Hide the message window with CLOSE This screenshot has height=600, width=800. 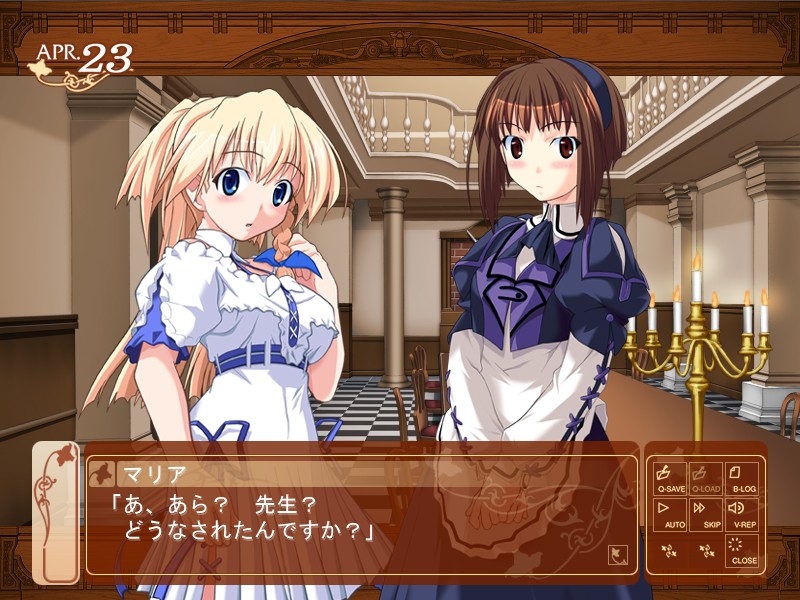pos(744,551)
